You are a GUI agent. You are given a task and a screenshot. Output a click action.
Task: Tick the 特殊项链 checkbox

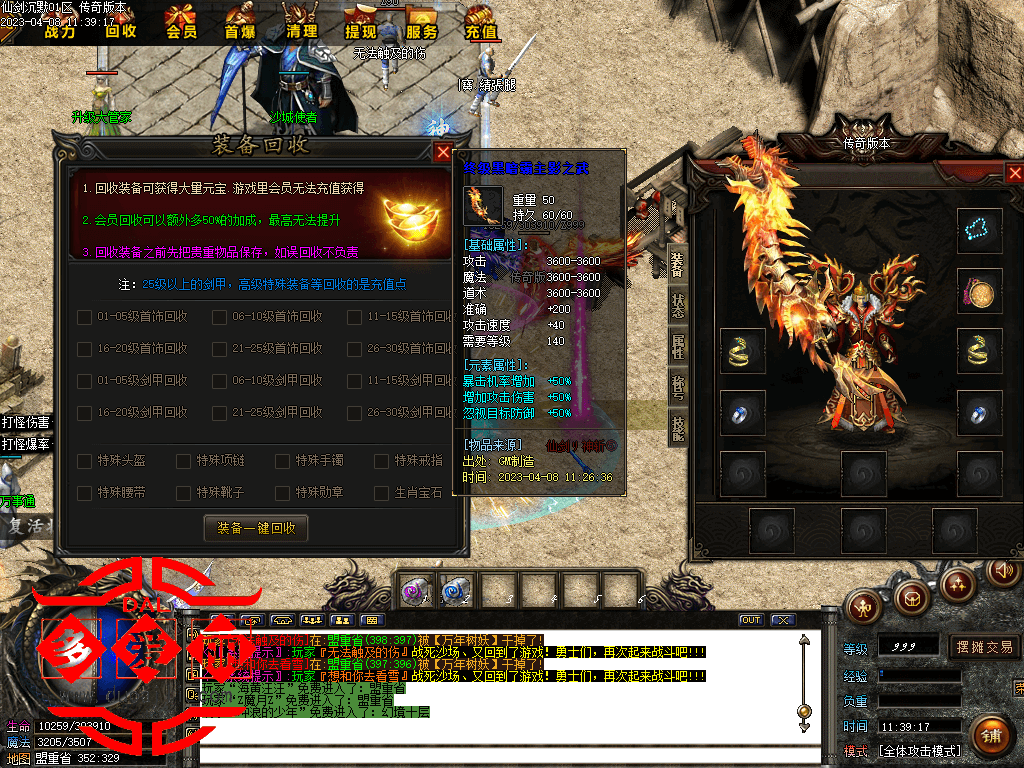(183, 461)
